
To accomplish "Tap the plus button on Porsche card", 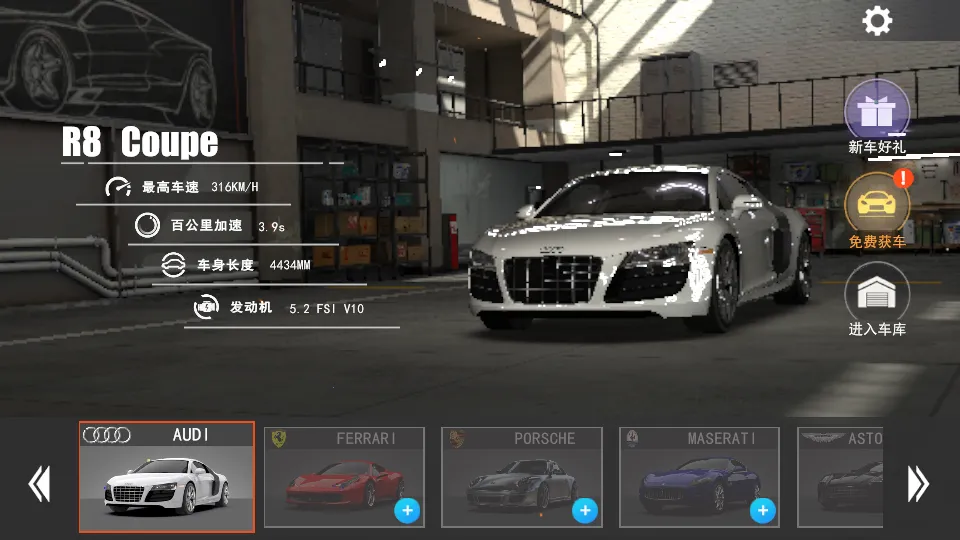I will click(585, 511).
